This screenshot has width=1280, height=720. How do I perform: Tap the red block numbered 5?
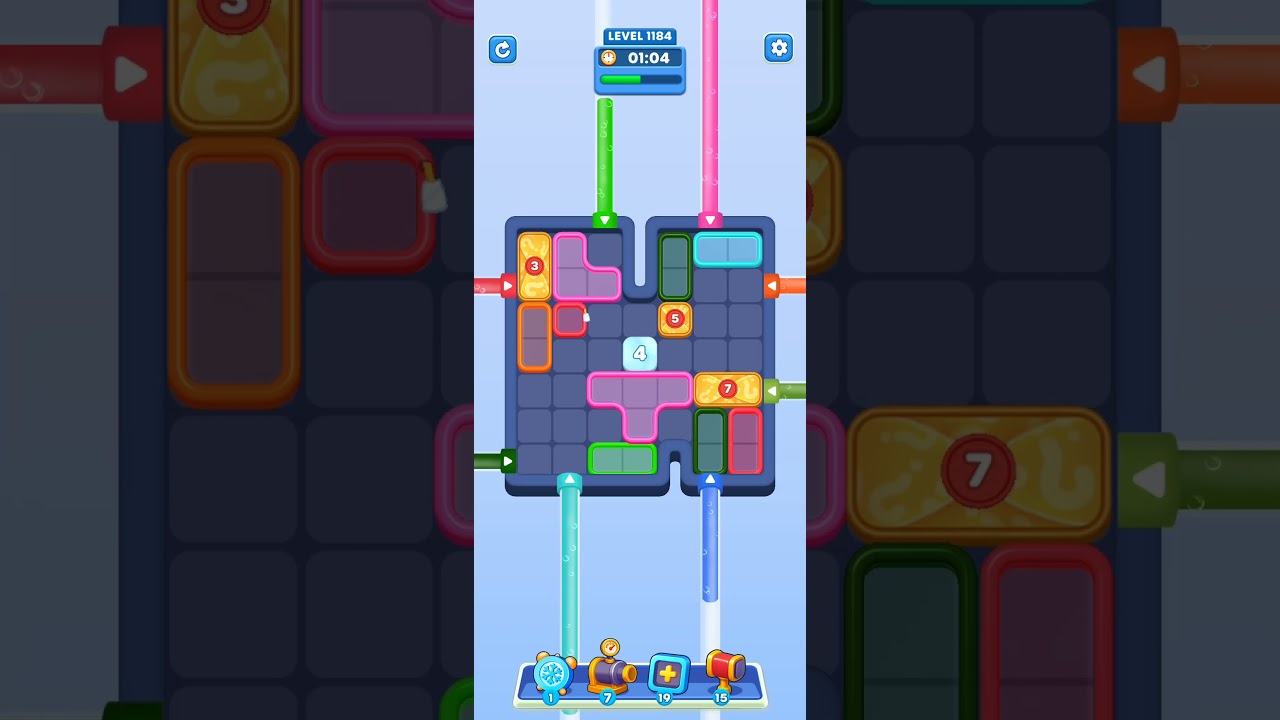coord(675,318)
